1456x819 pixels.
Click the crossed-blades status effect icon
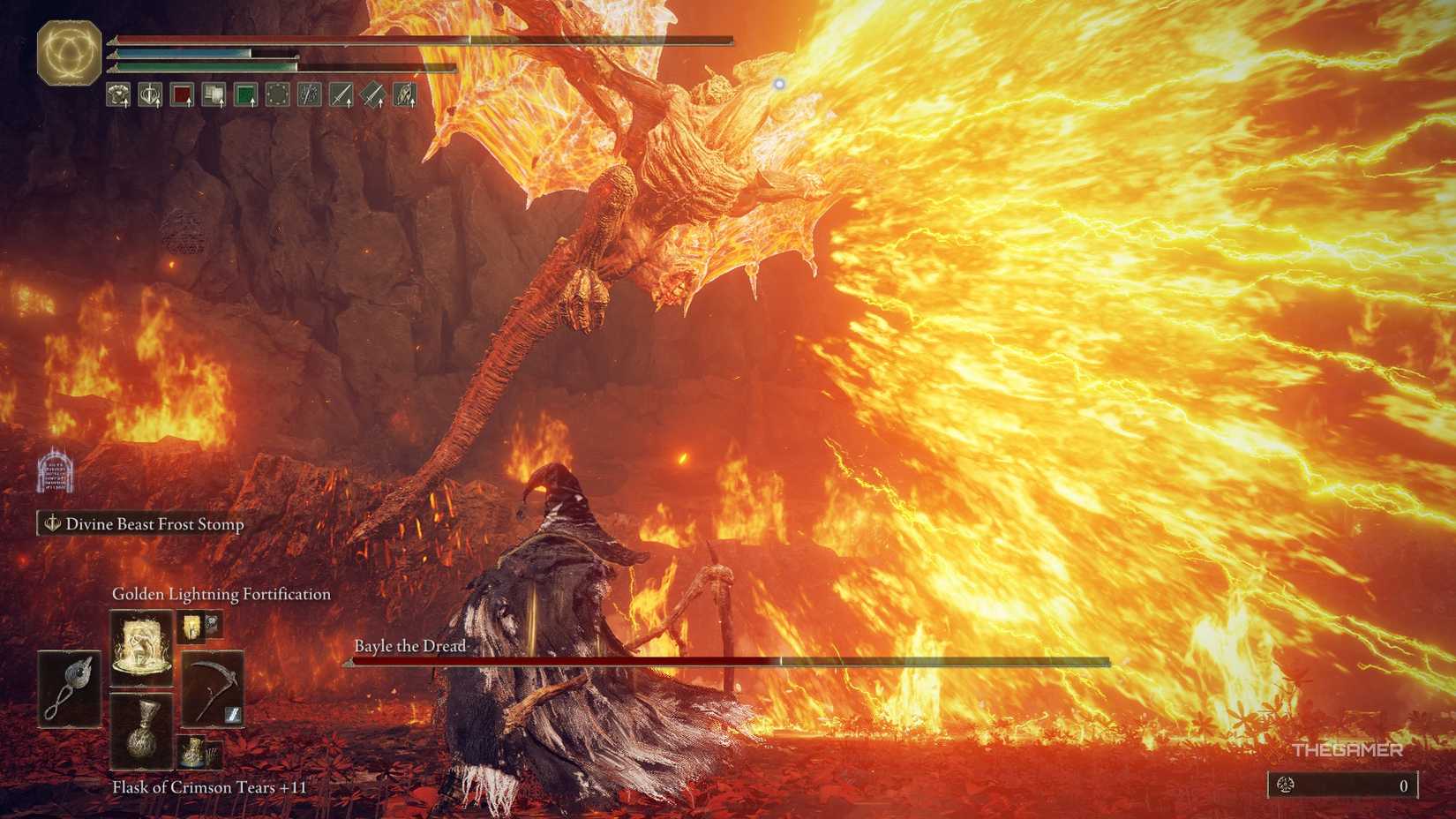[x=311, y=94]
